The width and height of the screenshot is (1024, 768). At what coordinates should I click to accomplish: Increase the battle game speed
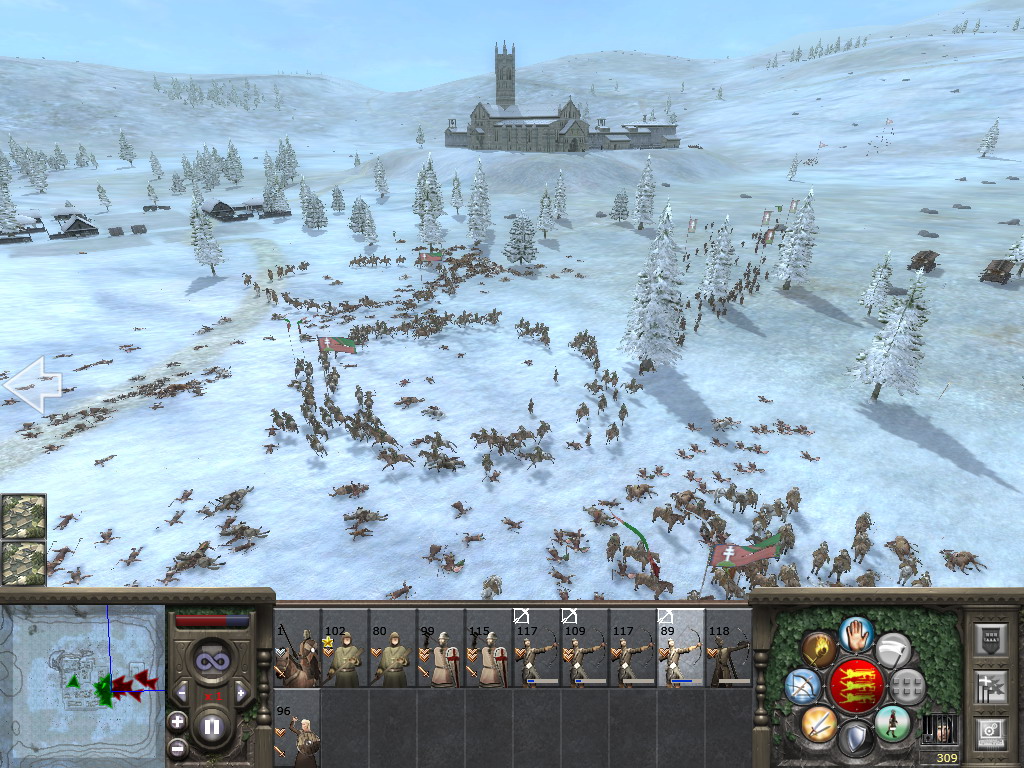[240, 693]
